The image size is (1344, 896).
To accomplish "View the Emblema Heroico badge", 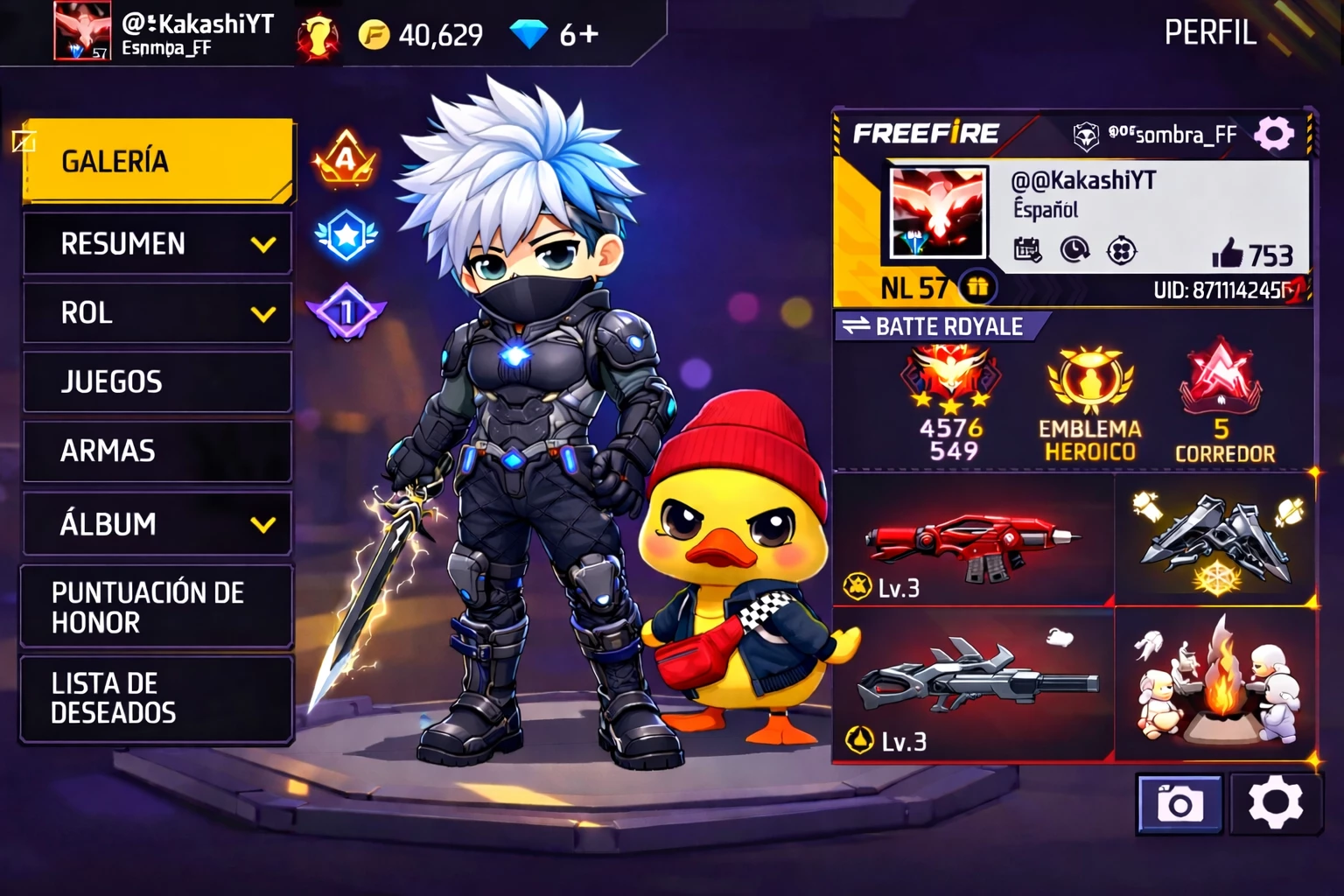I will point(1089,402).
